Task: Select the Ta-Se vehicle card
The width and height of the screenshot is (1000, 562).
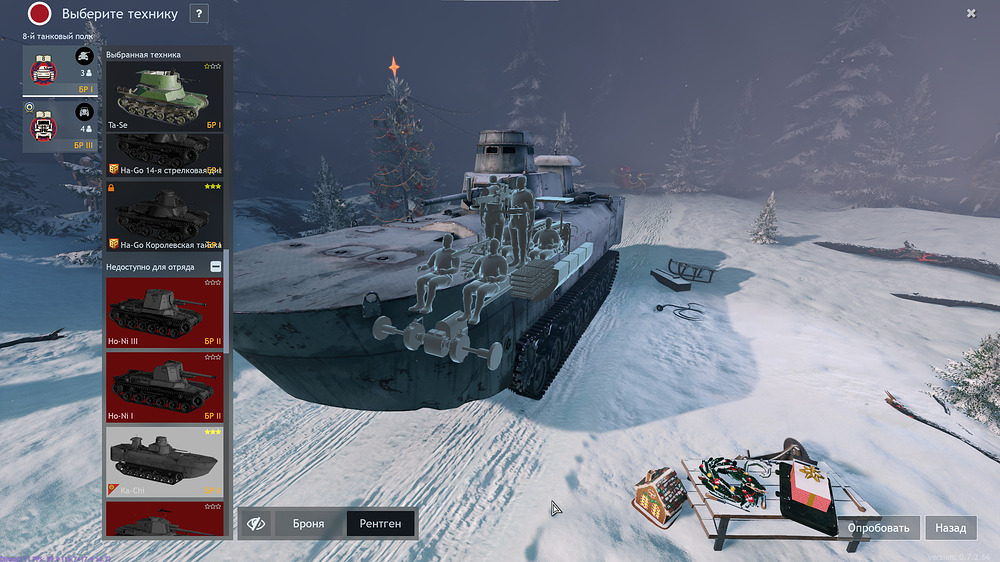Action: coord(165,97)
